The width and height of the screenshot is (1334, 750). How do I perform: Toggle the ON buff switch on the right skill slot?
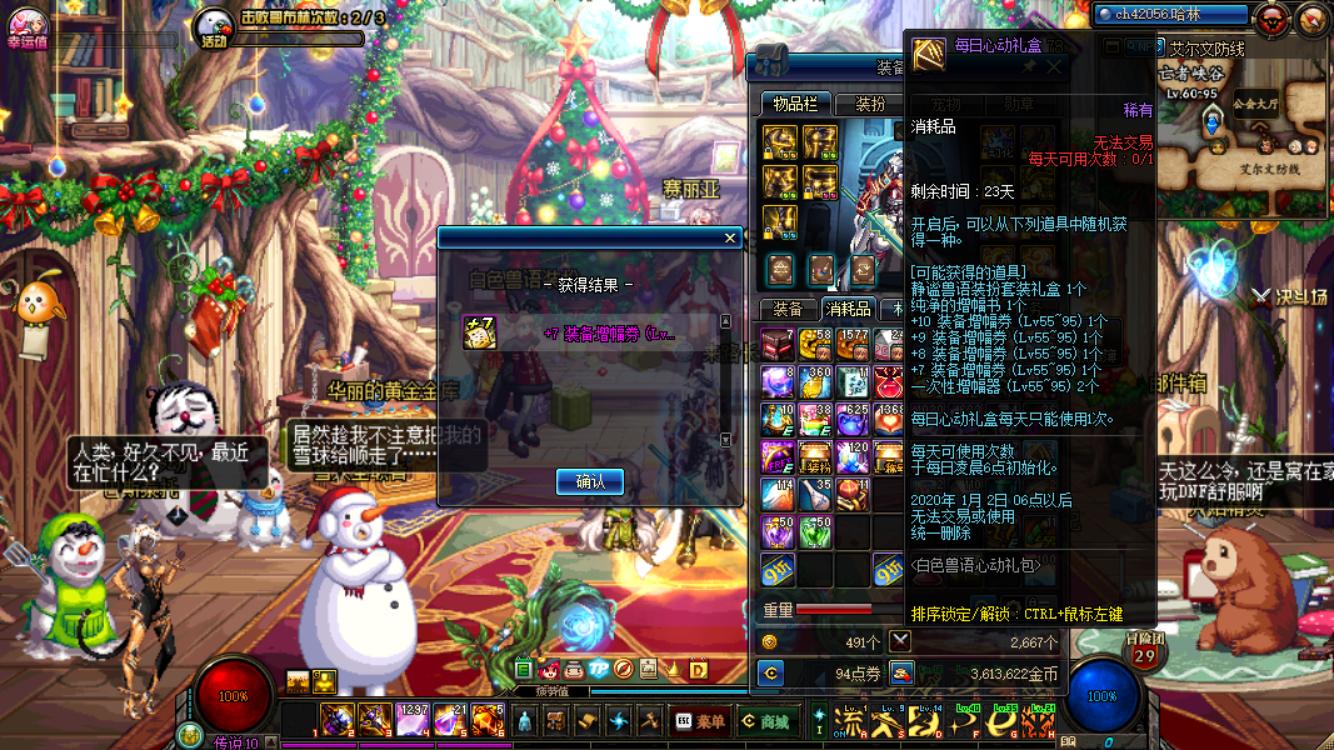(839, 734)
